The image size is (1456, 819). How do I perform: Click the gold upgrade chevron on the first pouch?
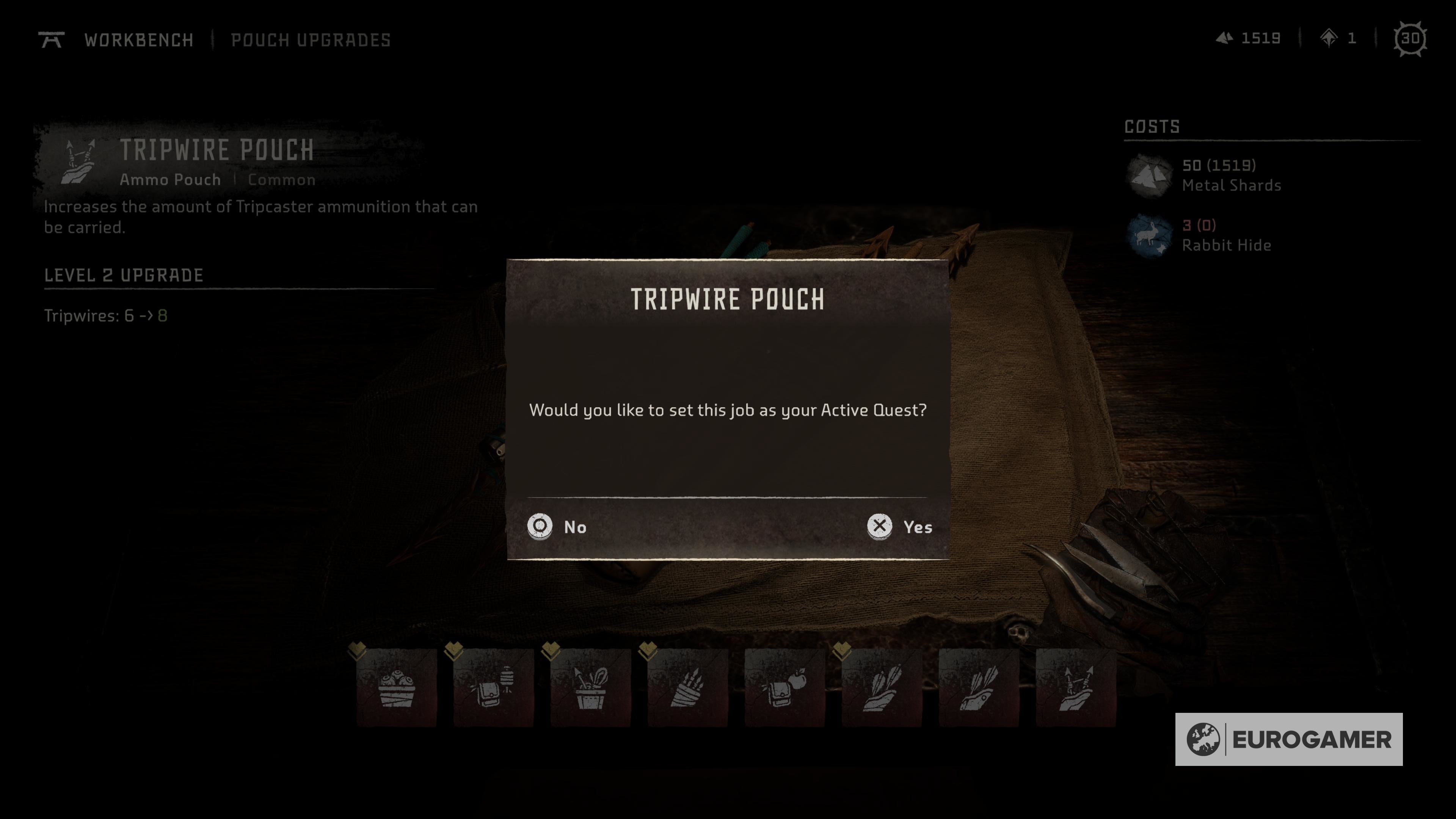[358, 651]
